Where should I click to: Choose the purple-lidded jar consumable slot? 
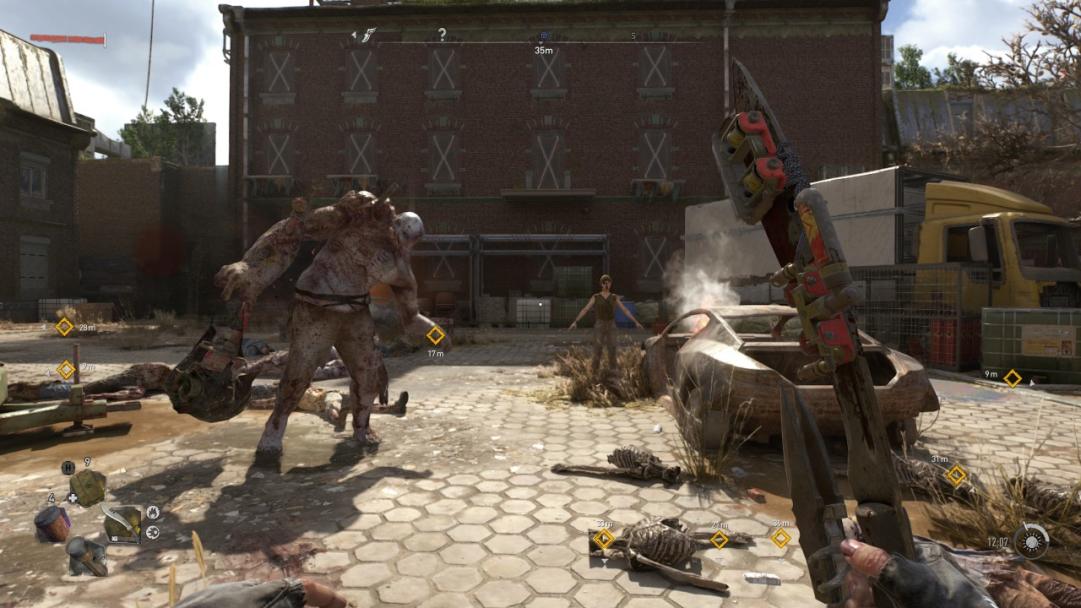(52, 523)
